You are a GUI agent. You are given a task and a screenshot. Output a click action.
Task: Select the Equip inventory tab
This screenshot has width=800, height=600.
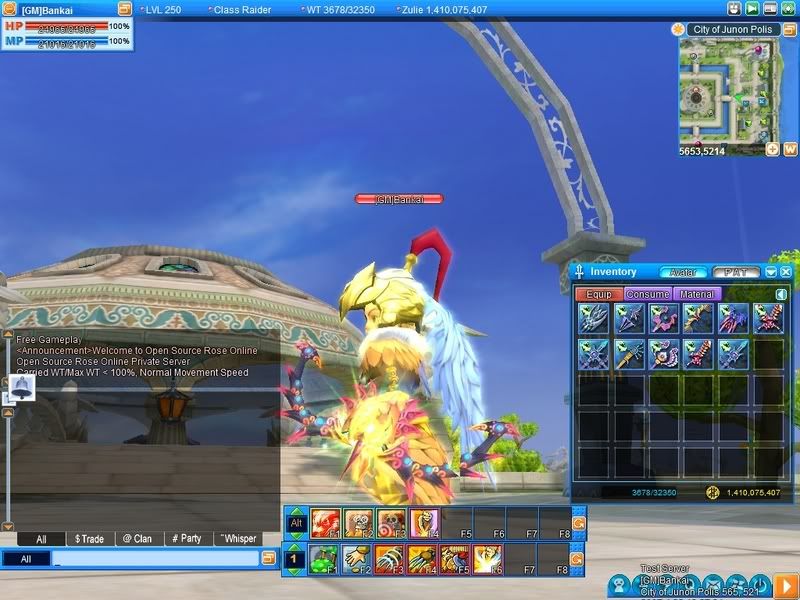[598, 294]
